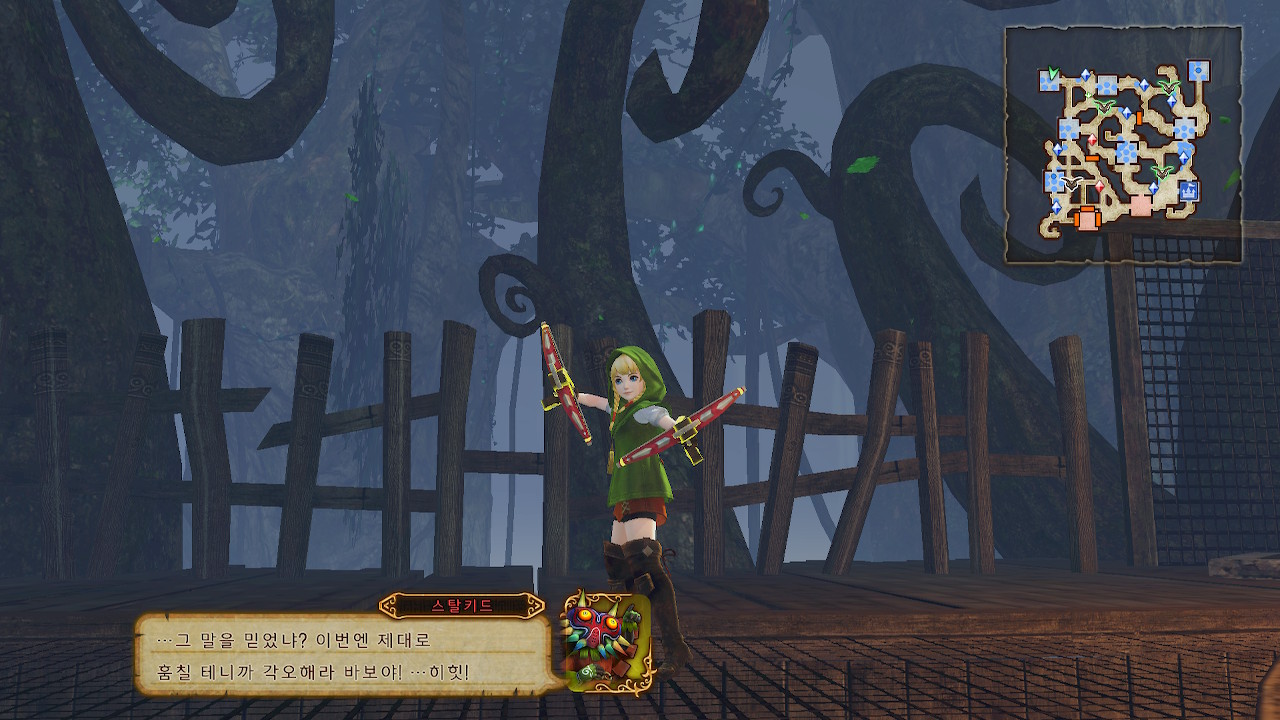Click the 스탈키드 speaker name plate
The height and width of the screenshot is (720, 1280).
(x=462, y=606)
